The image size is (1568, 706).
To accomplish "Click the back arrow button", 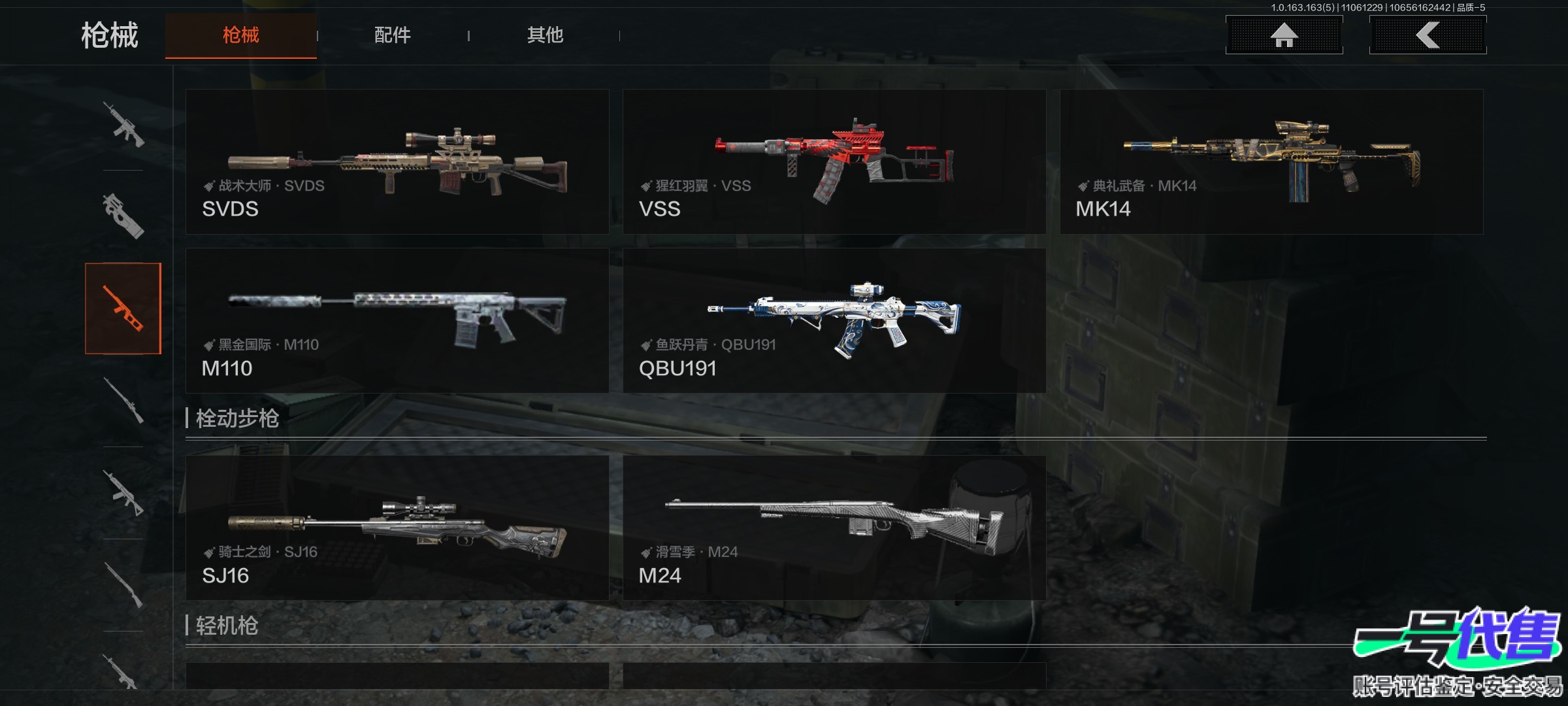I will [x=1428, y=35].
